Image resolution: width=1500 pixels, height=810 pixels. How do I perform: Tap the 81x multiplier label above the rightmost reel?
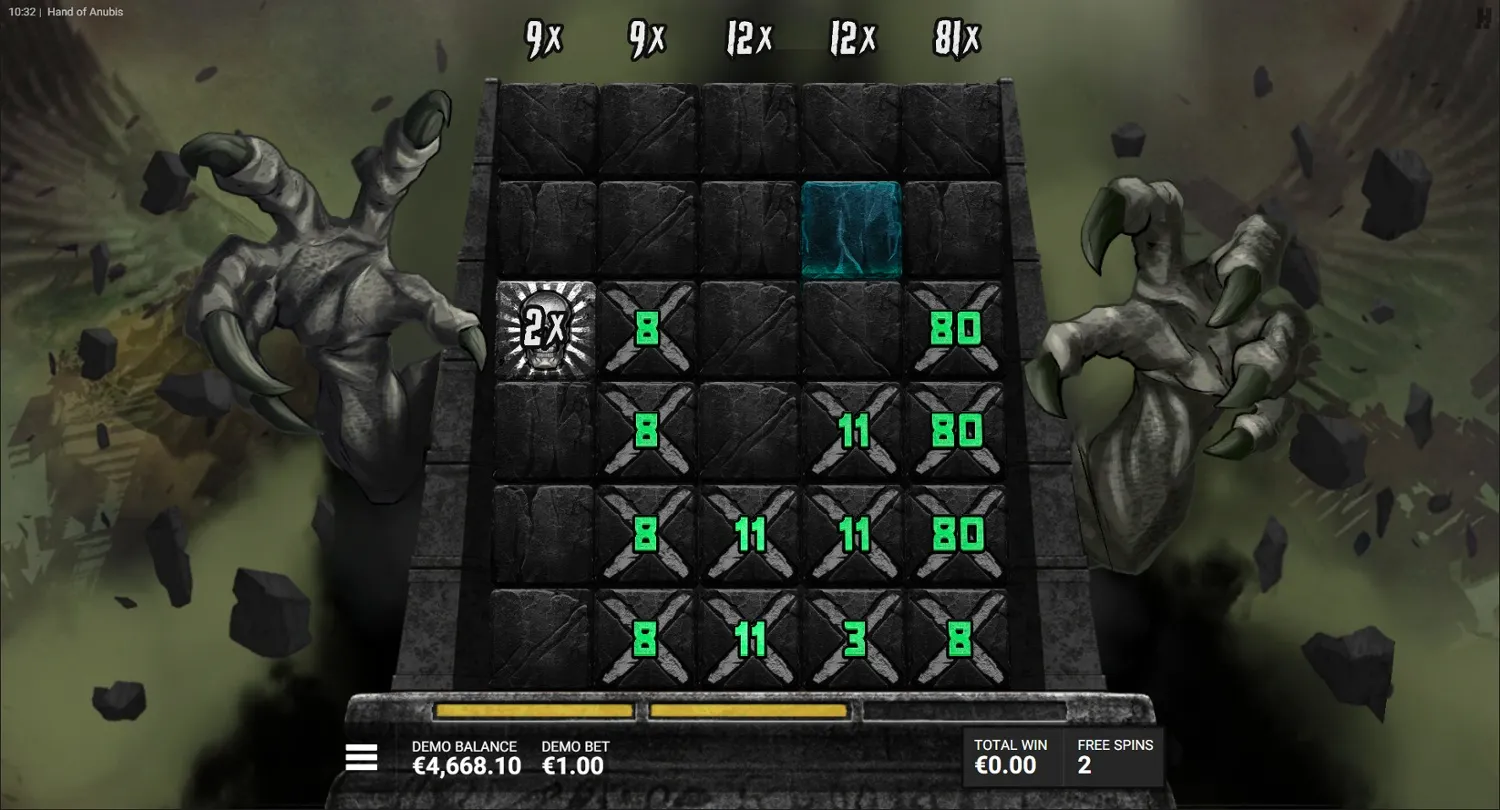954,40
